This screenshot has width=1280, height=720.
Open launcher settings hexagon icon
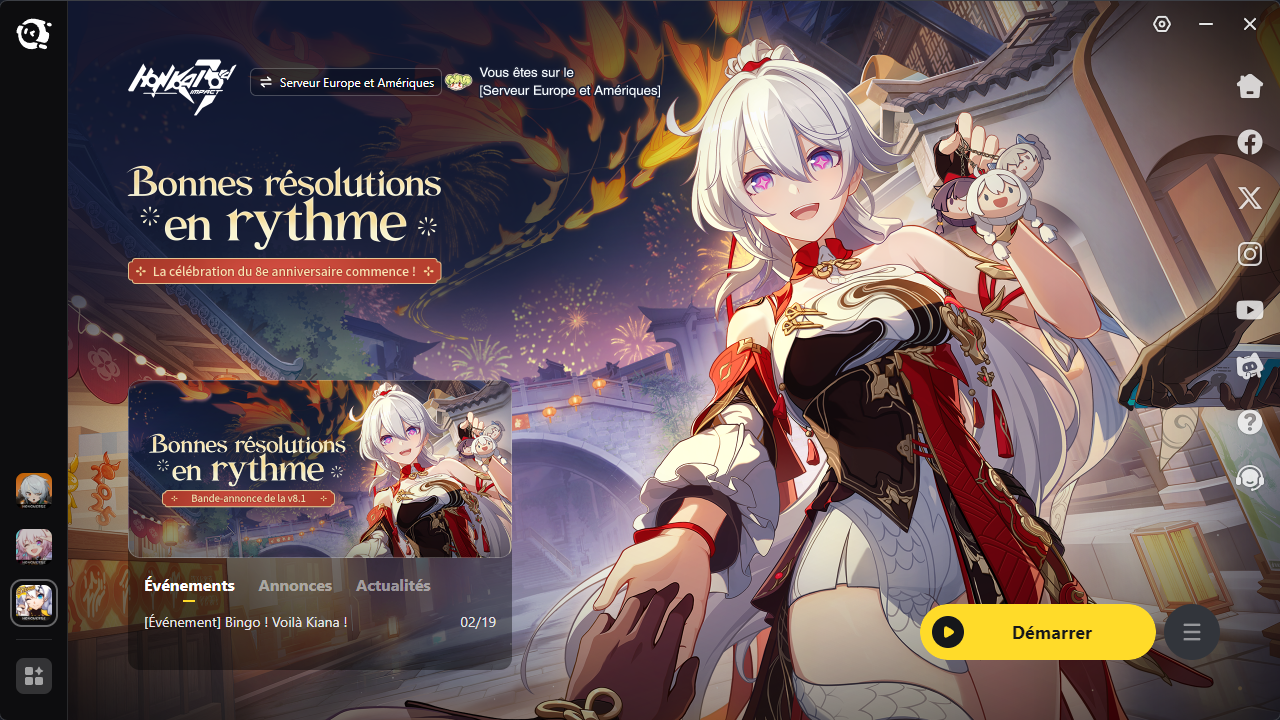pyautogui.click(x=1162, y=24)
